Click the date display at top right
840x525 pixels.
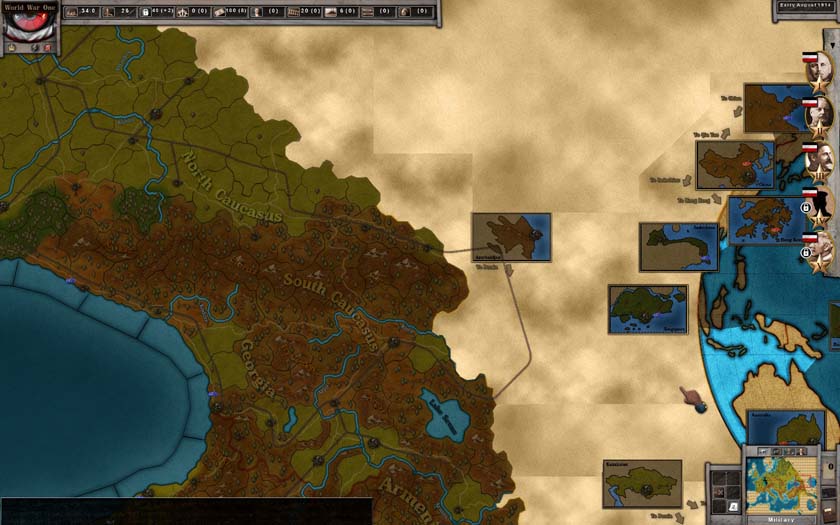click(805, 6)
